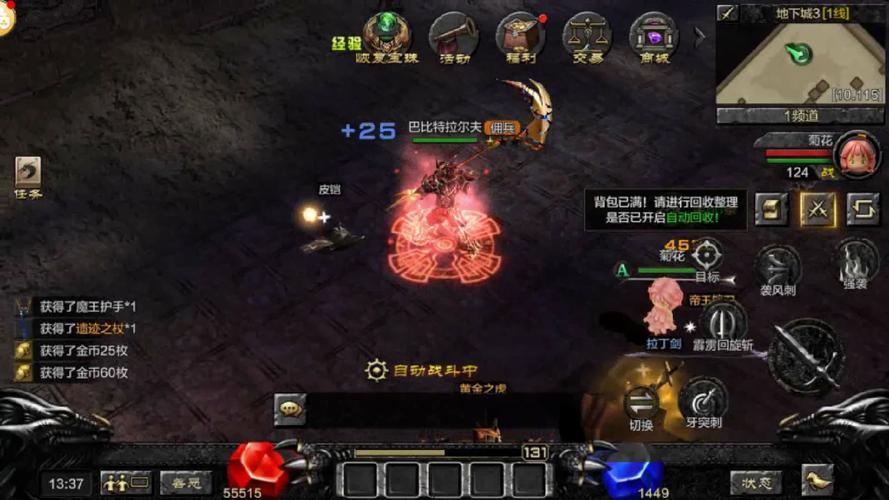Click the swap arrows button beside crossed swords

point(862,208)
